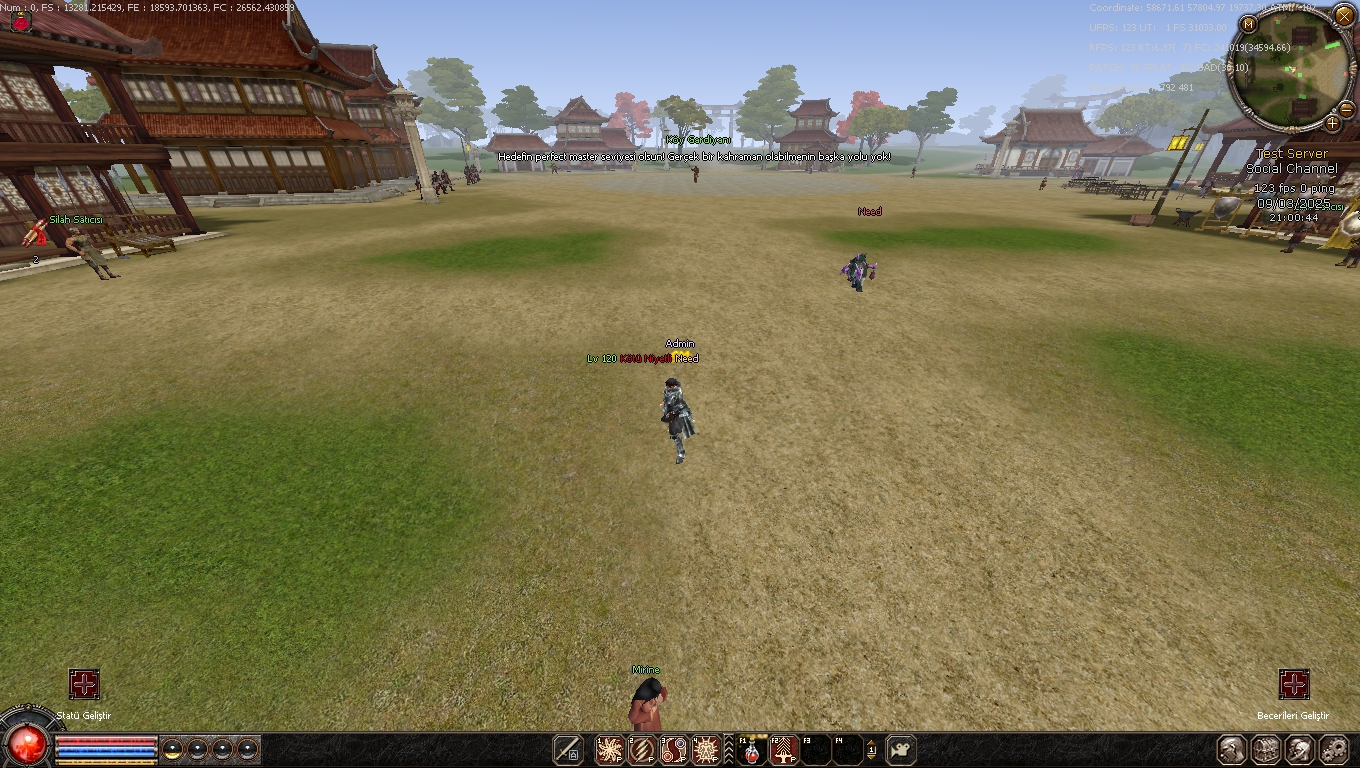Open the character info head icon
The image size is (1360, 768).
click(x=1231, y=748)
